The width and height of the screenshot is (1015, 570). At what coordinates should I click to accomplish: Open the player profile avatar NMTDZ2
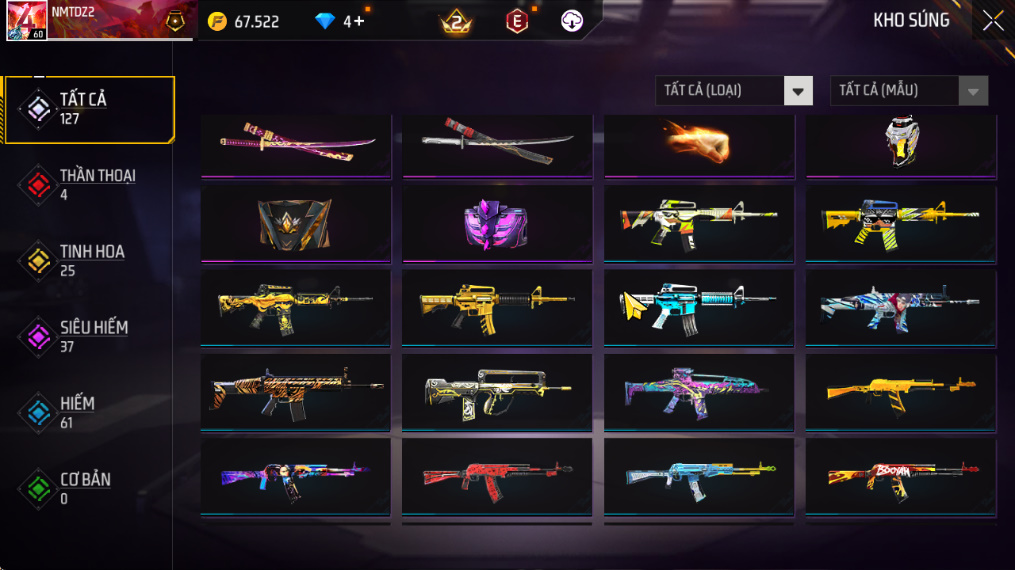26,21
